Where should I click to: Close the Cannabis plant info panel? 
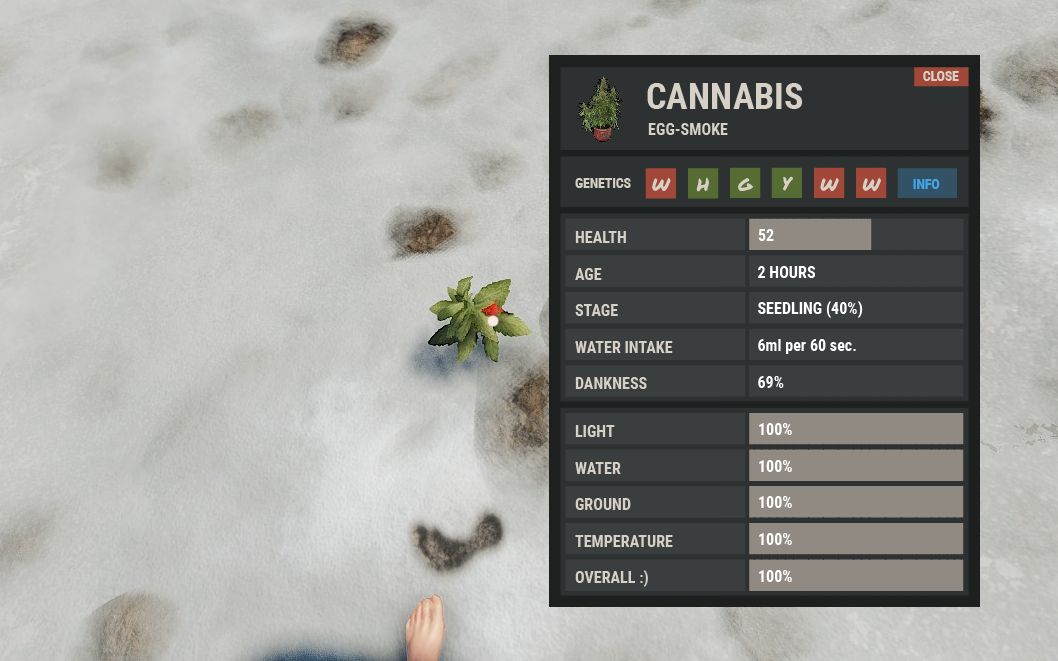(x=940, y=77)
